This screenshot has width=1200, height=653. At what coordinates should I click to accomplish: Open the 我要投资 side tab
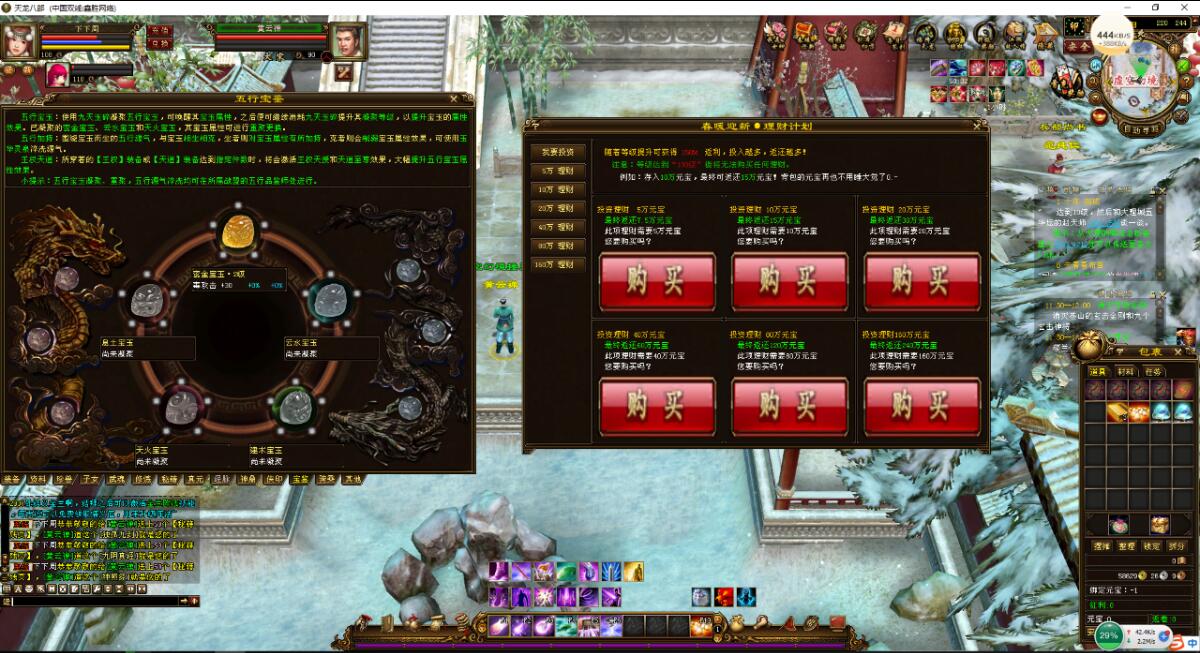(558, 152)
